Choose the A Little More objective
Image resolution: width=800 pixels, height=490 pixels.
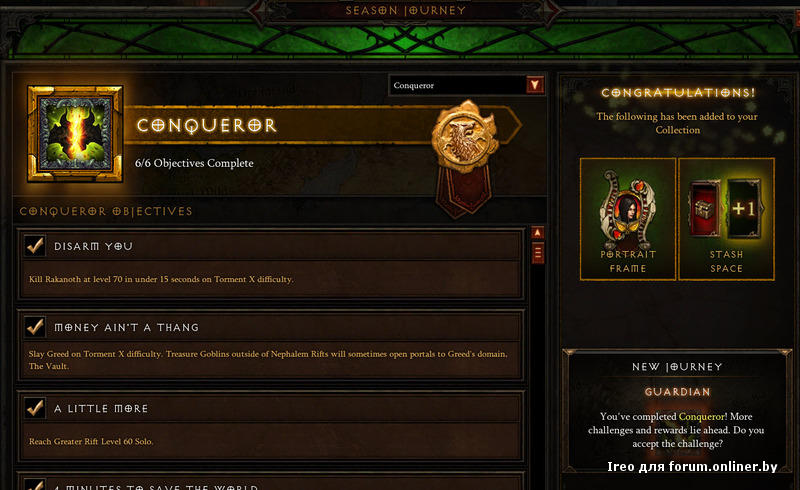(x=270, y=423)
